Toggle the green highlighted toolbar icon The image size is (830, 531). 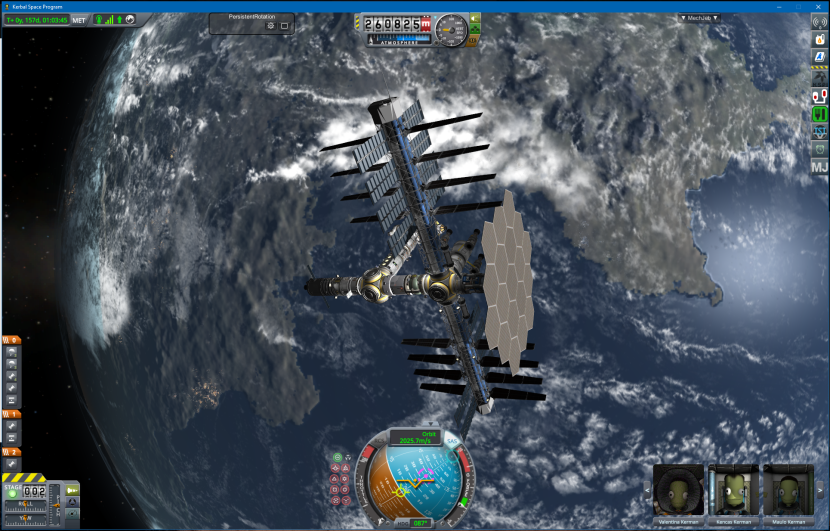coord(819,114)
